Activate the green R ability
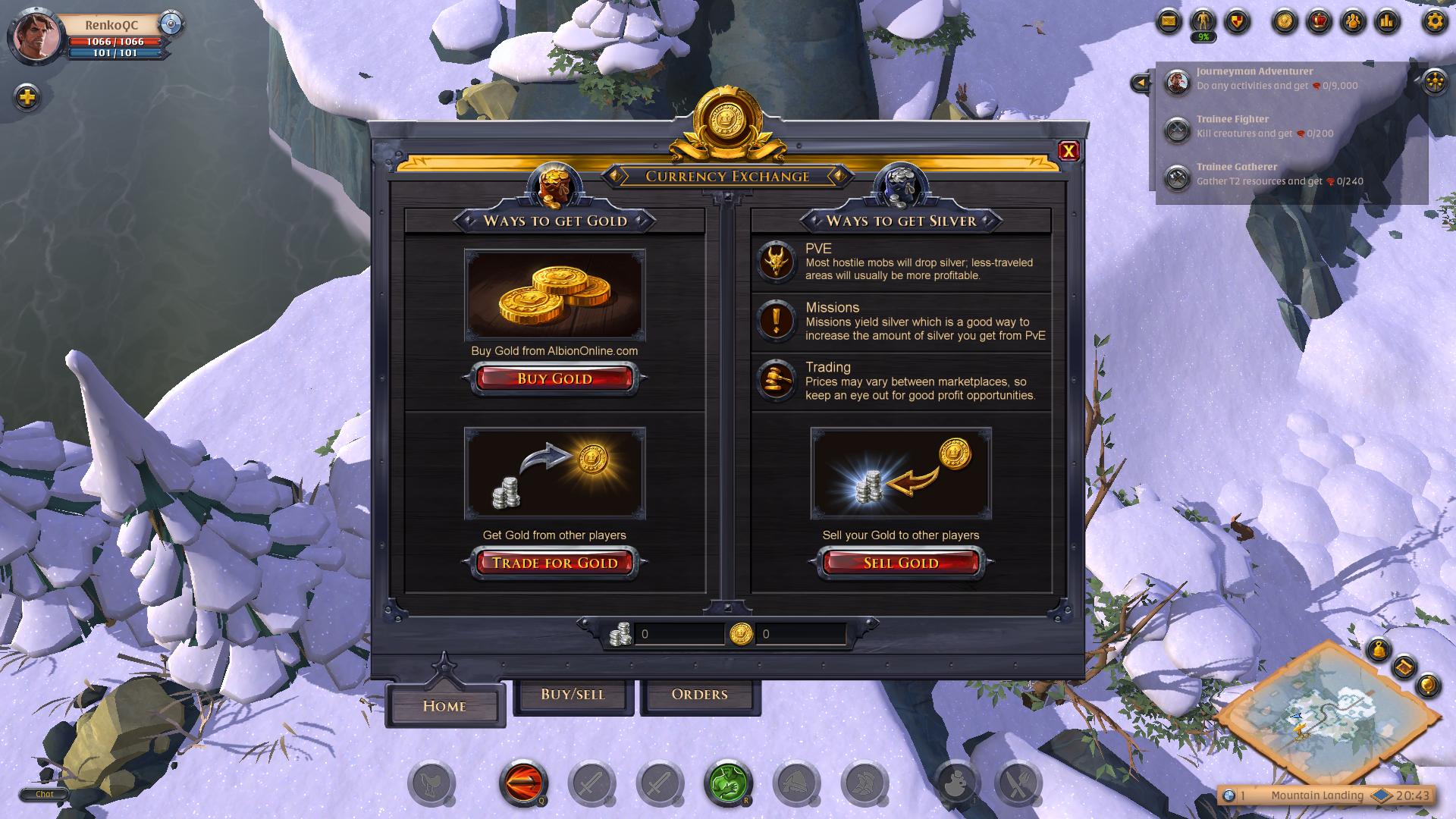Image resolution: width=1456 pixels, height=819 pixels. [727, 782]
